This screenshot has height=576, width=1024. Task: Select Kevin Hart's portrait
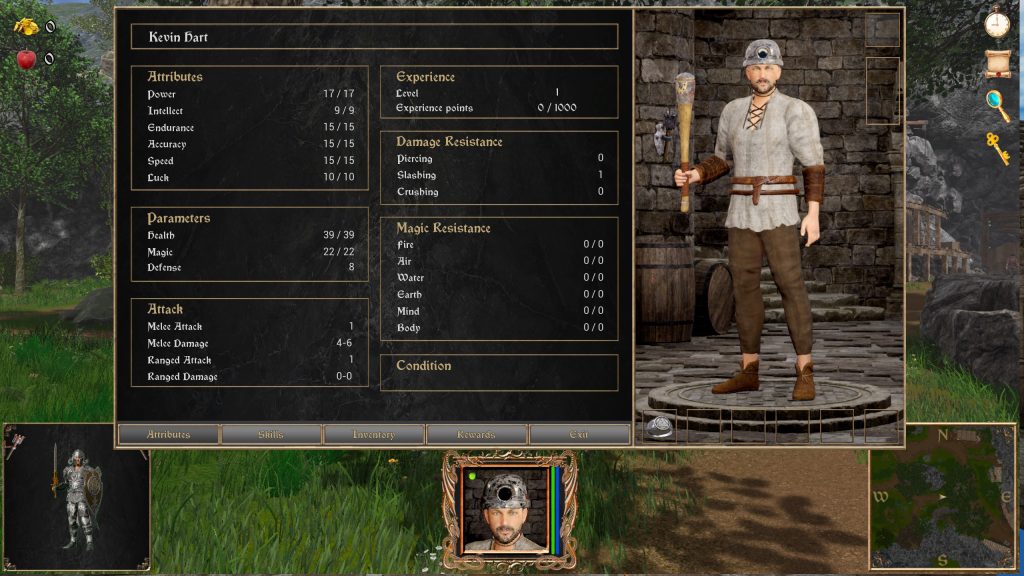point(509,510)
